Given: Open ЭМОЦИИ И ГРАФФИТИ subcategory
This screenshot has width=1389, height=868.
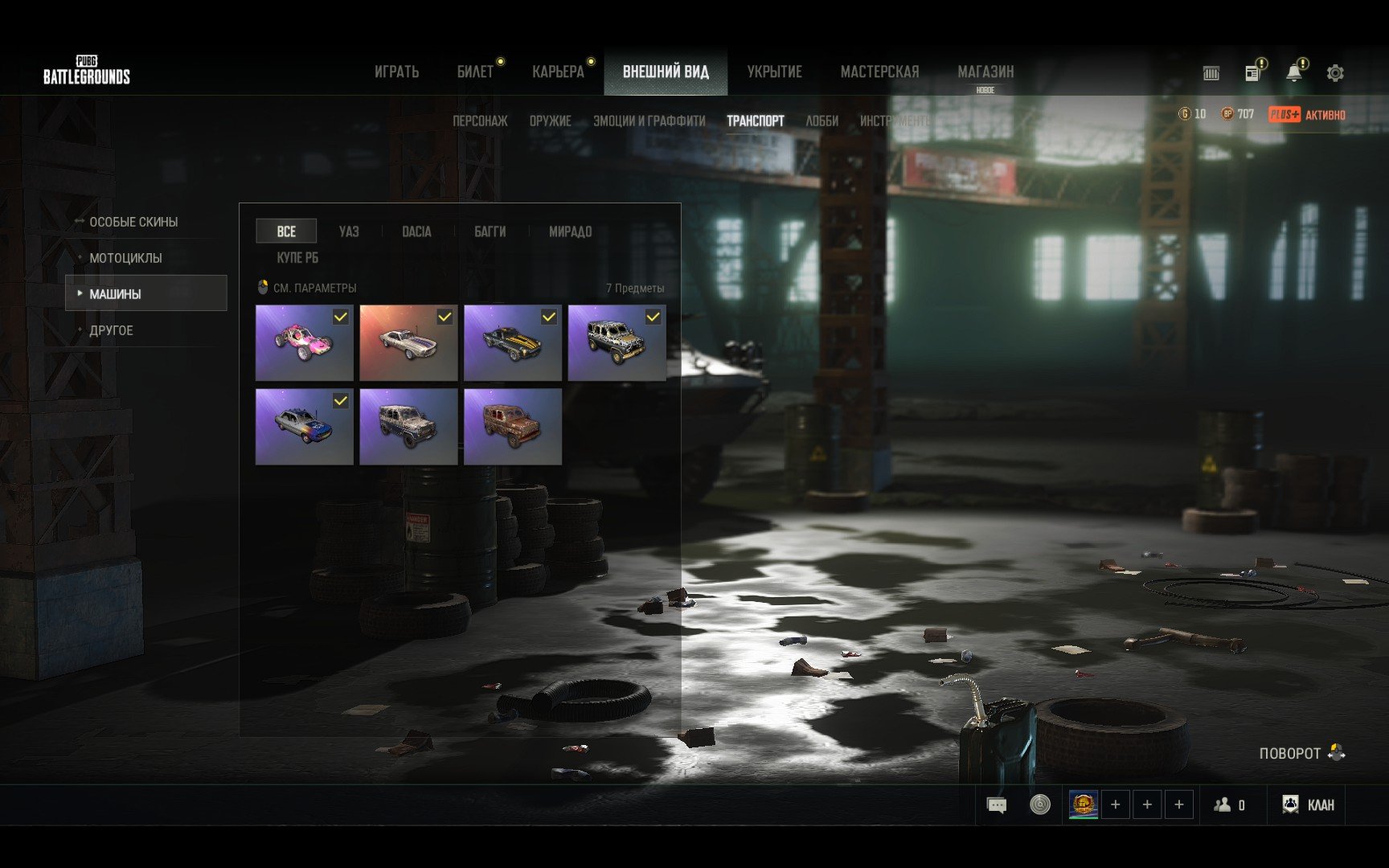Looking at the screenshot, I should [649, 121].
